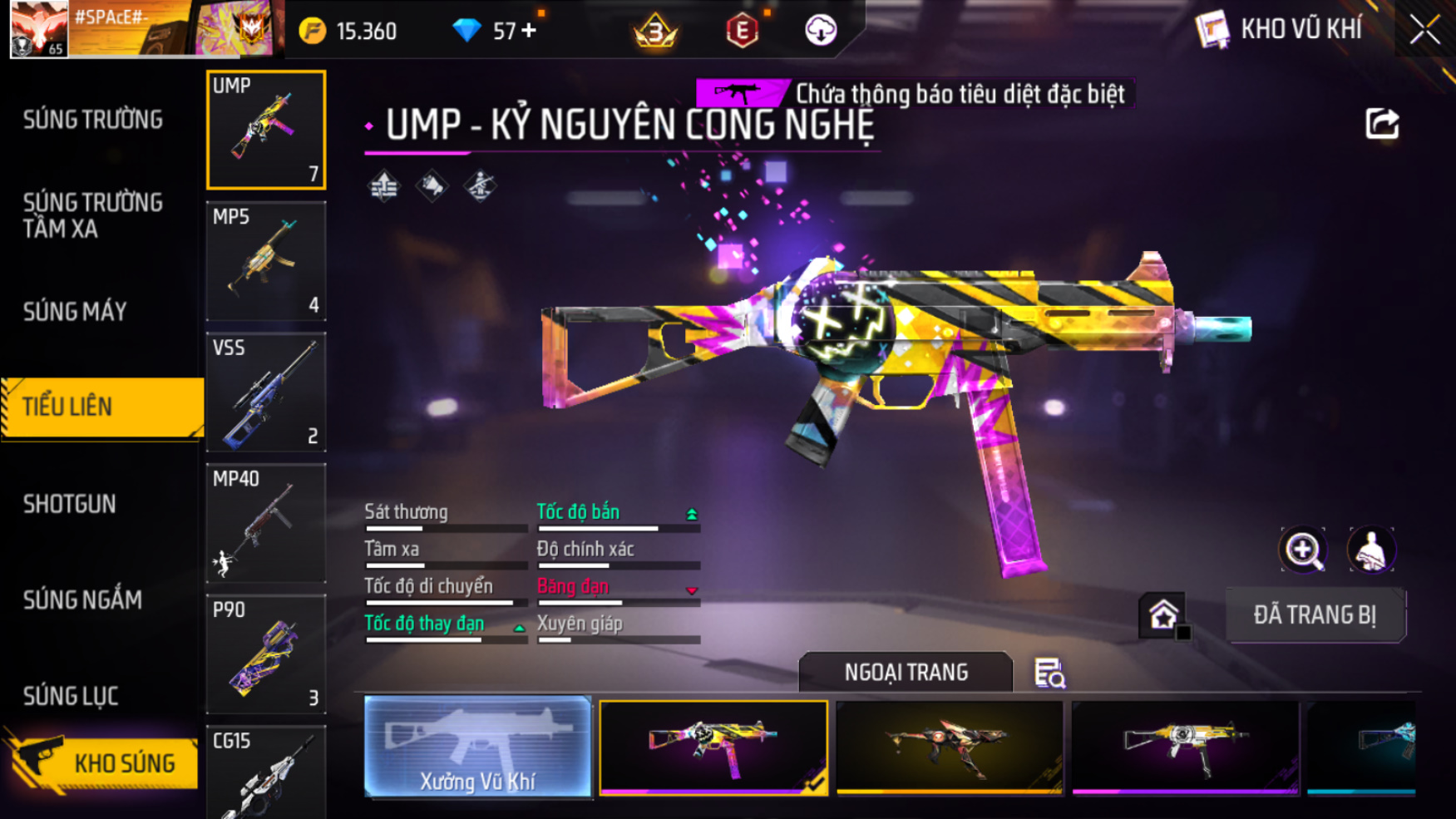Image resolution: width=1456 pixels, height=819 pixels.
Task: Select the Shotgun category
Action: tap(70, 504)
